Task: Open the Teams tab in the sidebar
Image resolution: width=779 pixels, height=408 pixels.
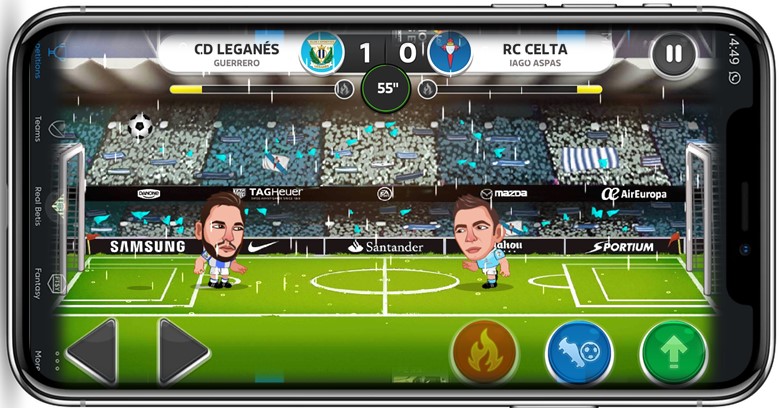Action: click(x=39, y=129)
